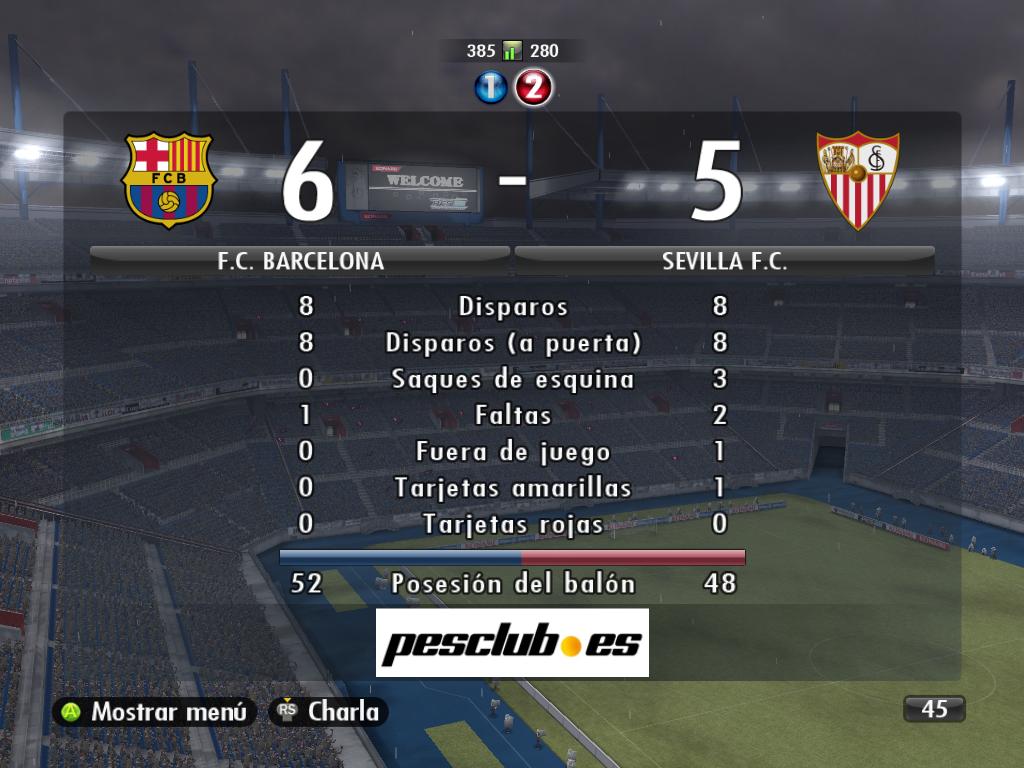Image resolution: width=1024 pixels, height=768 pixels.
Task: Open the Charla chat option
Action: (x=328, y=712)
